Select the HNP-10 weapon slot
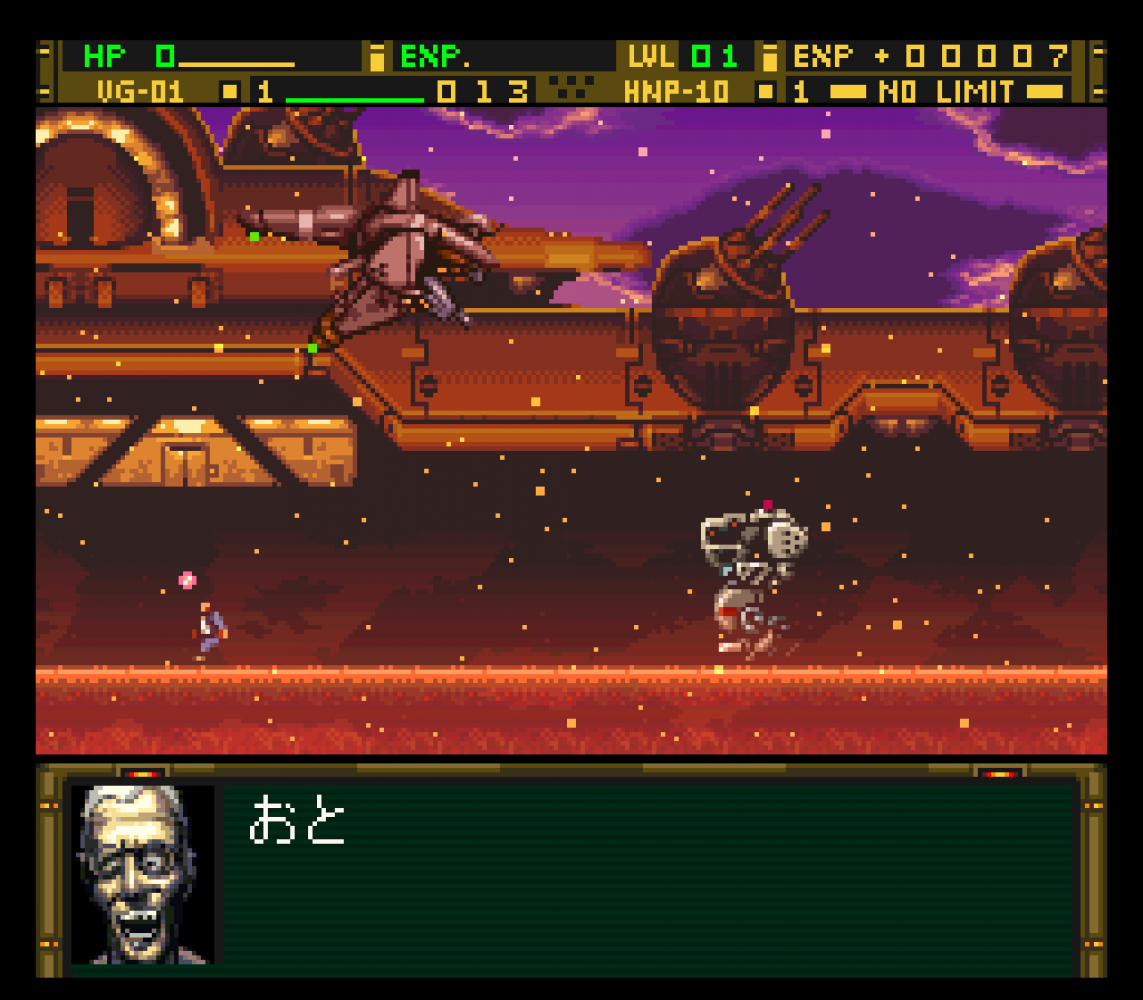This screenshot has width=1143, height=1000. coord(677,92)
